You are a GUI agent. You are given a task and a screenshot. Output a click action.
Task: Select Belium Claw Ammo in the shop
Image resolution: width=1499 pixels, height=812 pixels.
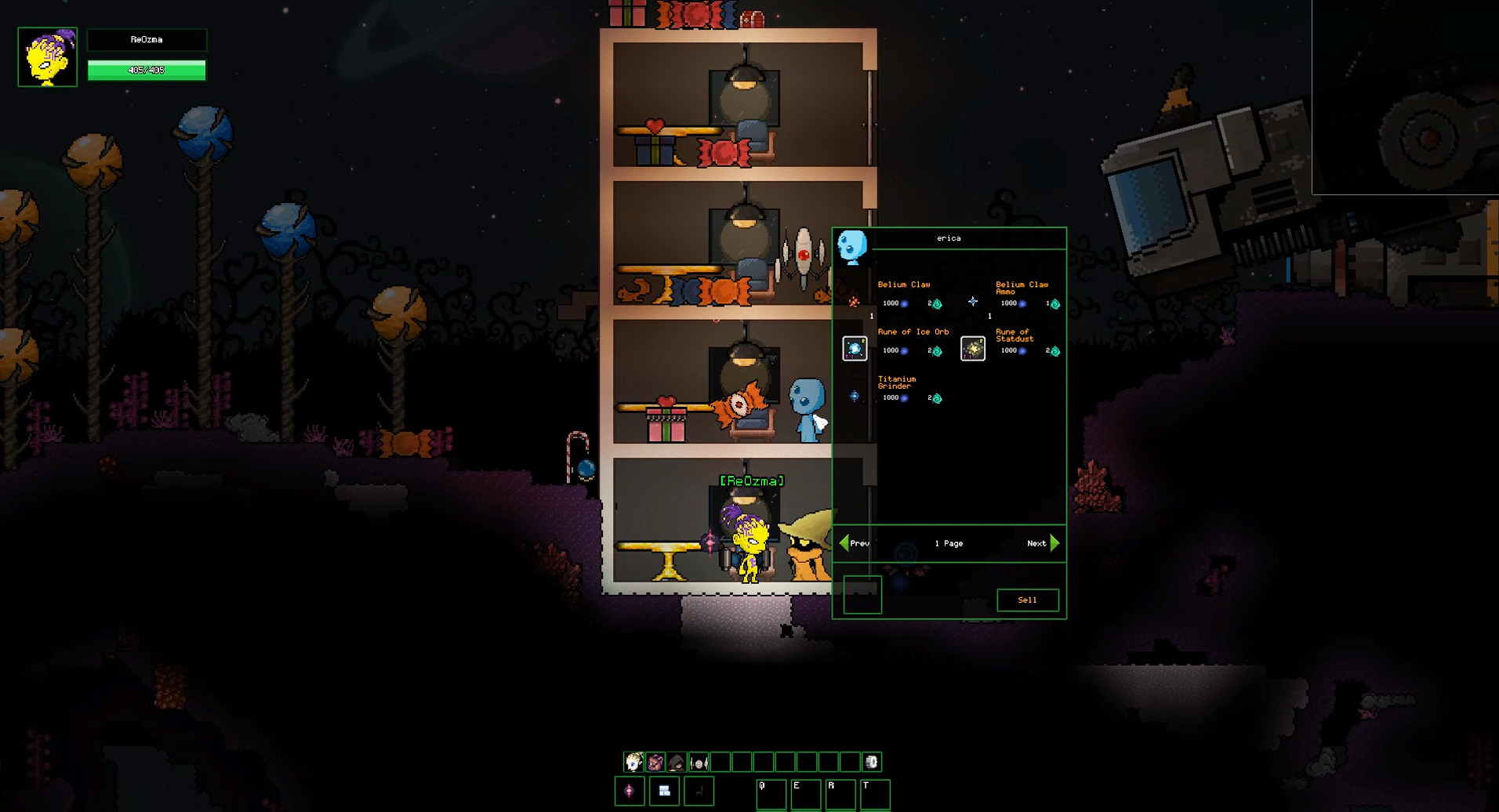(973, 301)
